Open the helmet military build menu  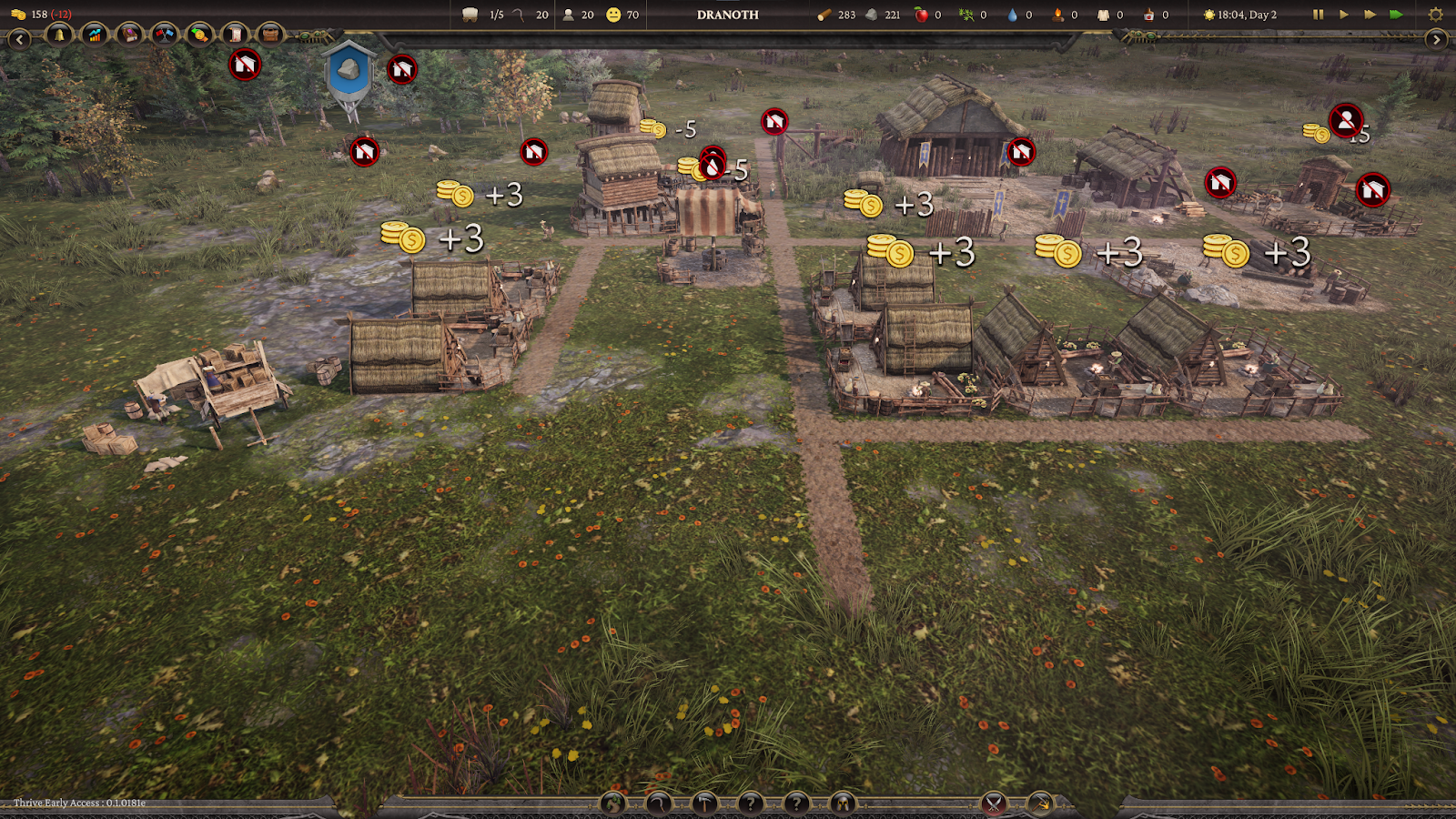[842, 804]
